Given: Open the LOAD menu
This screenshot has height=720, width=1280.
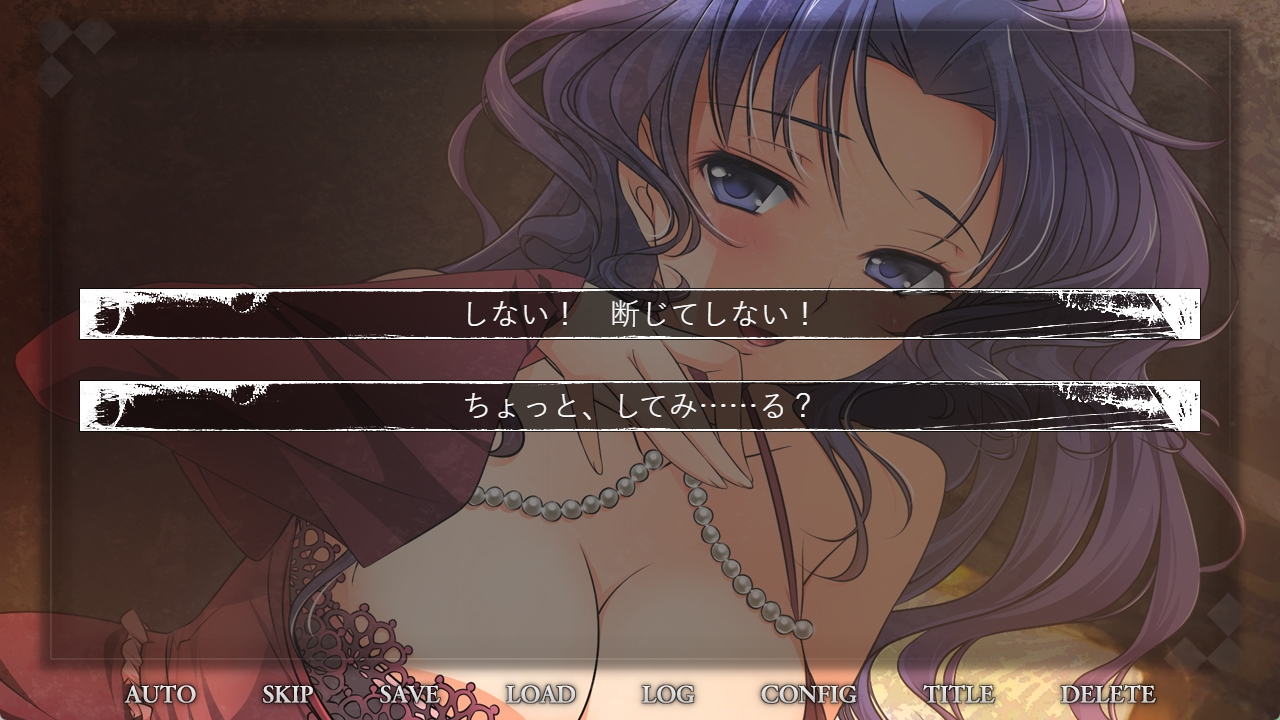Looking at the screenshot, I should click(540, 694).
